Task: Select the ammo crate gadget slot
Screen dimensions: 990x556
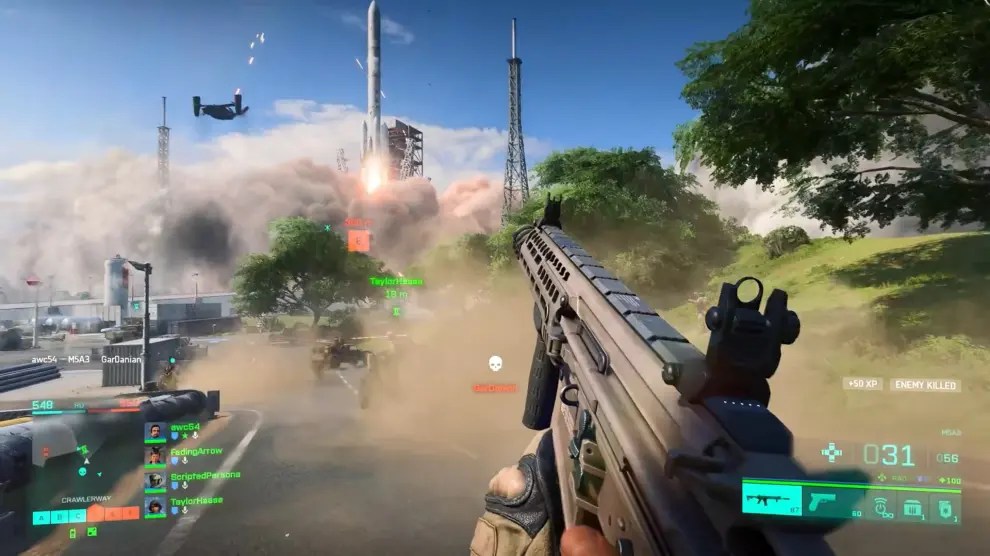Action: point(914,507)
